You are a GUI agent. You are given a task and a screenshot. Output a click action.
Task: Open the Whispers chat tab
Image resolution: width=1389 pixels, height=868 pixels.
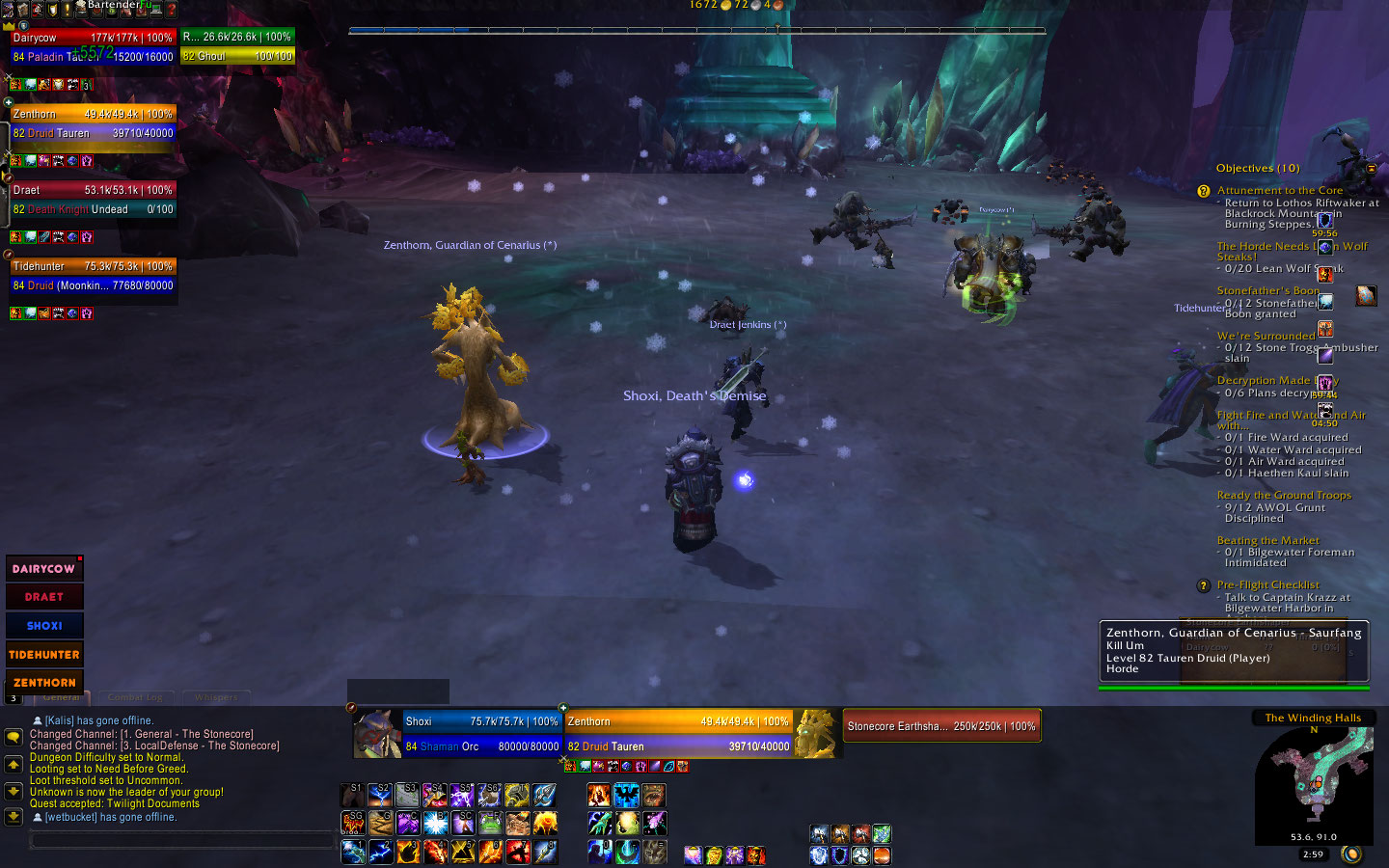(x=216, y=696)
